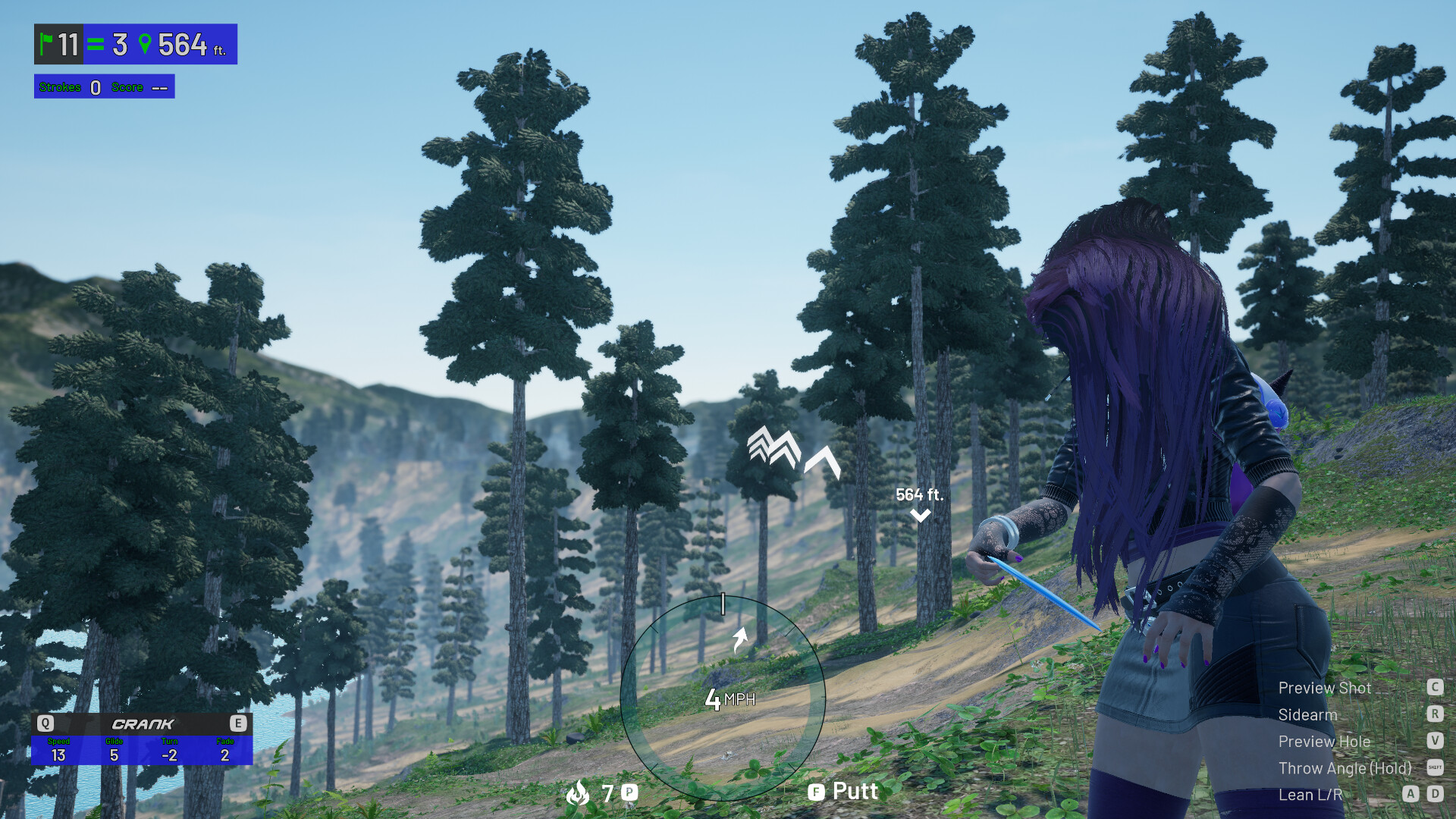
Task: Cycle to next disc using the E selector
Action: 240,723
